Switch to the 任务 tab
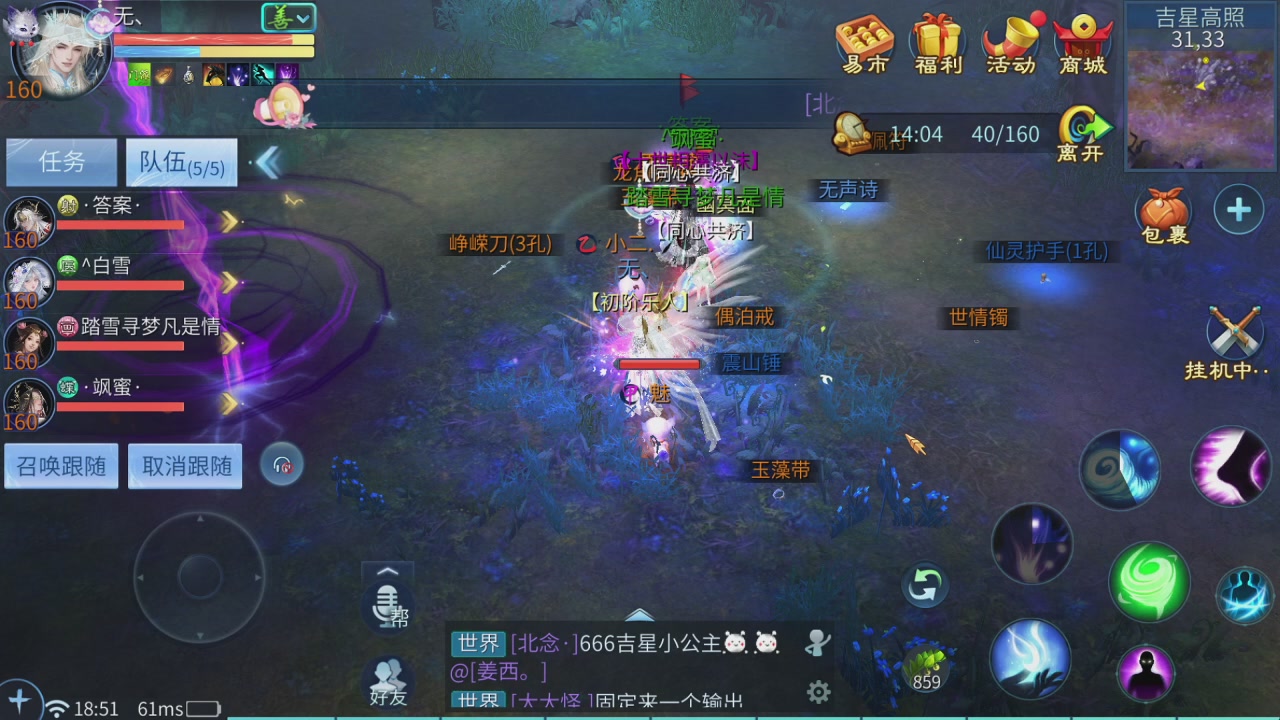The image size is (1280, 720). coord(60,162)
